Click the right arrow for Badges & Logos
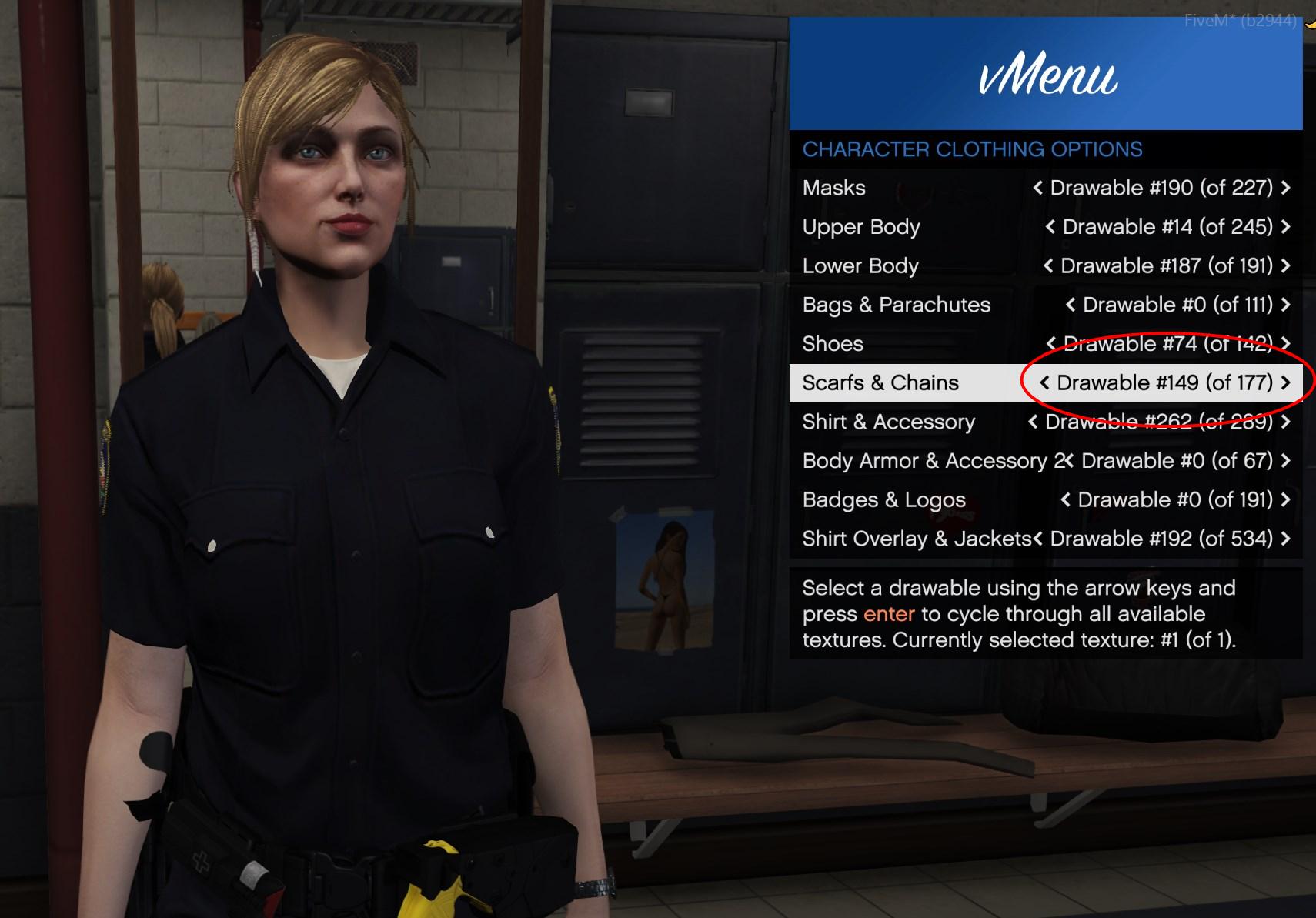The width and height of the screenshot is (1316, 918). [1286, 499]
